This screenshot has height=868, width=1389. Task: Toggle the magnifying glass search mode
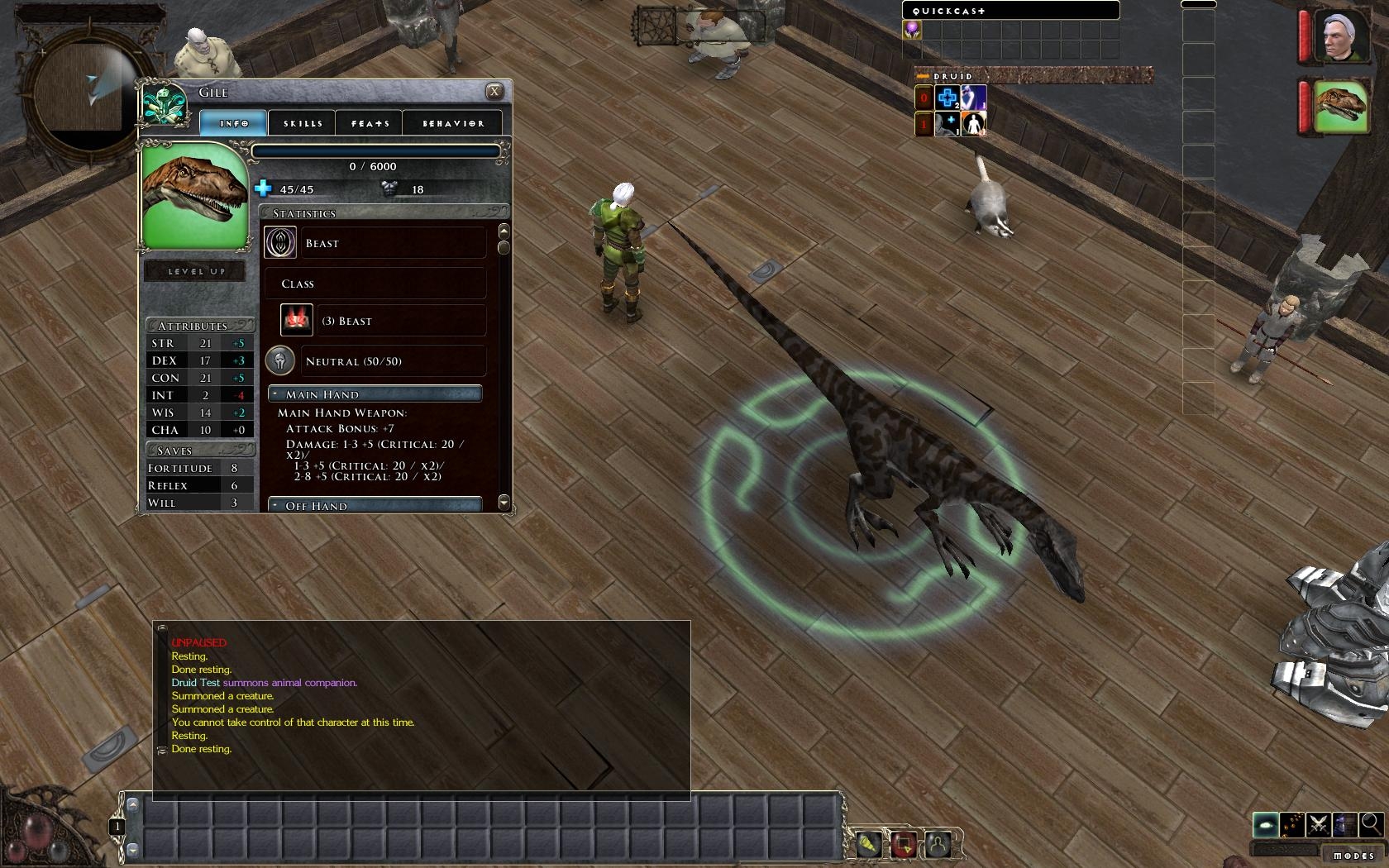click(1370, 823)
